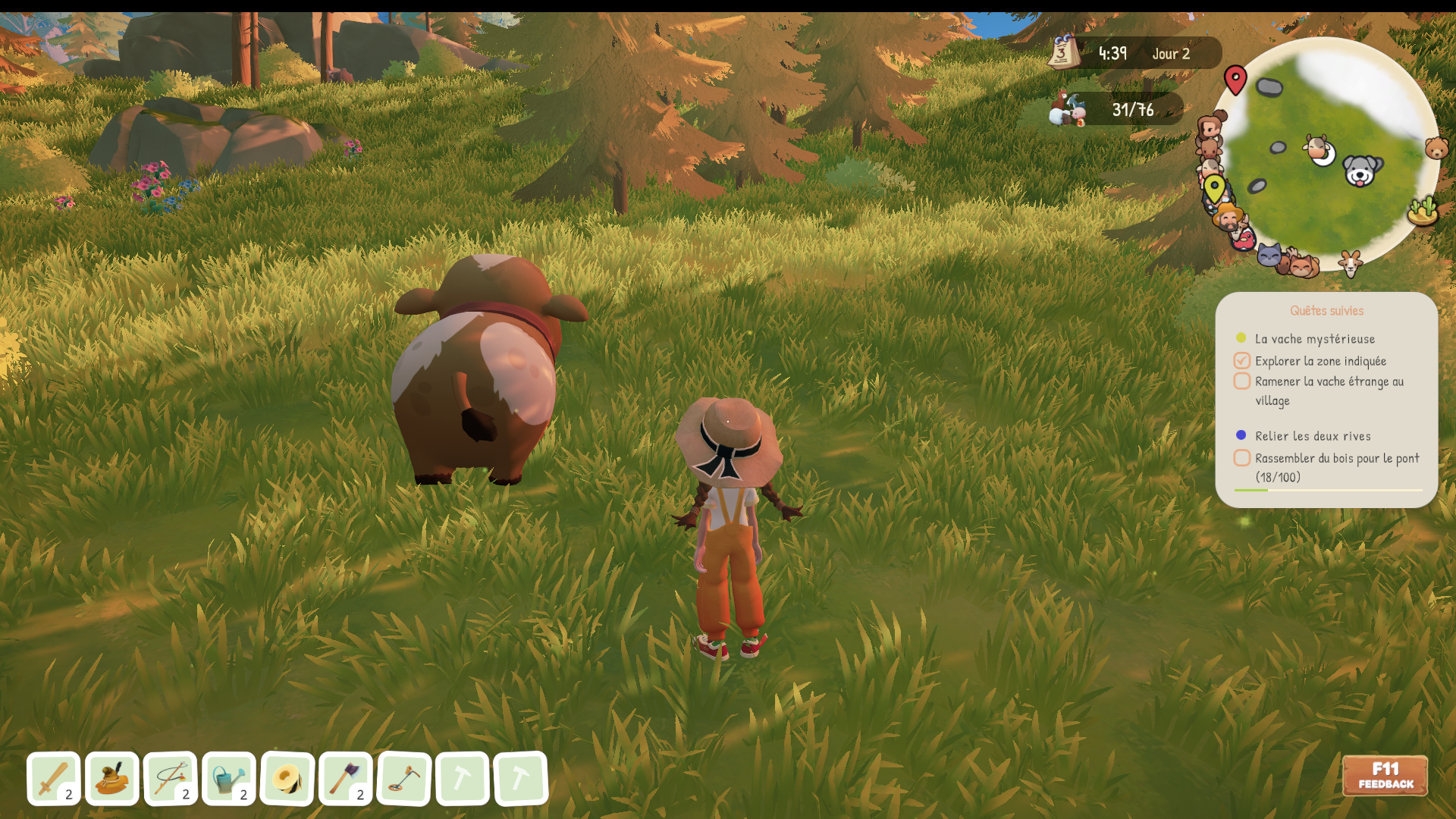
Task: Select the cactus icon at minimap edge
Action: tap(1423, 210)
